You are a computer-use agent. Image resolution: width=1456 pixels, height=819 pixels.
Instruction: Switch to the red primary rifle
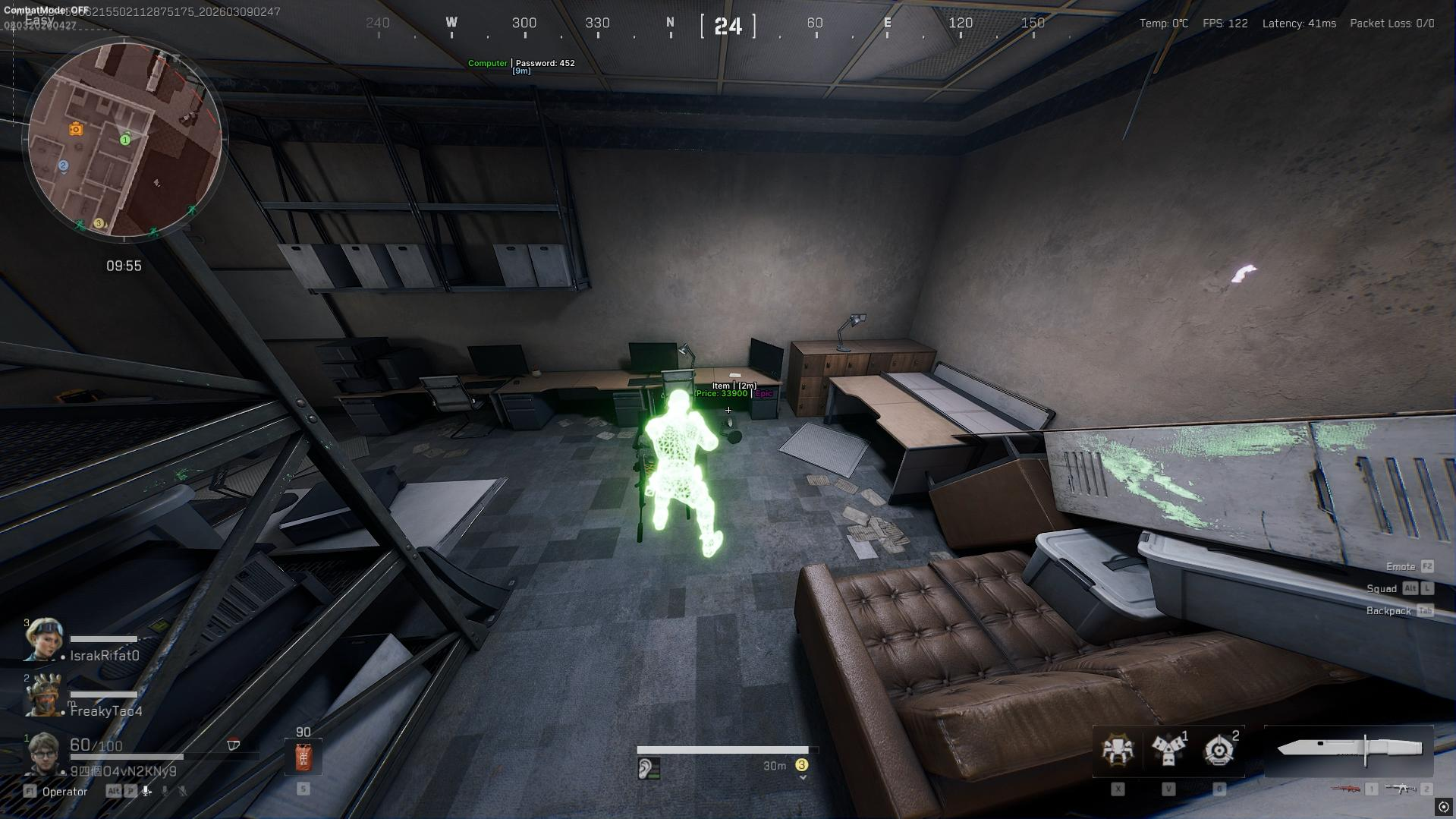coord(1345,789)
